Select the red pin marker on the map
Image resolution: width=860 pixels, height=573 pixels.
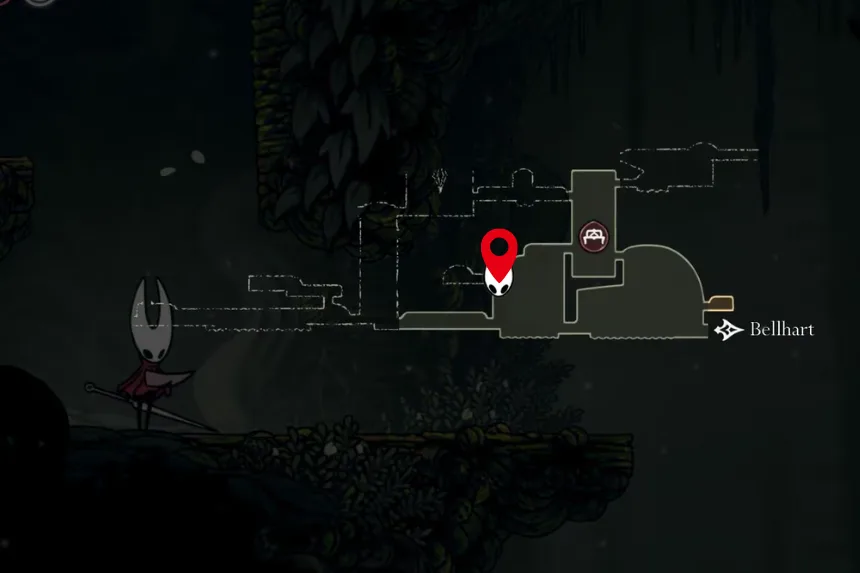click(x=499, y=246)
